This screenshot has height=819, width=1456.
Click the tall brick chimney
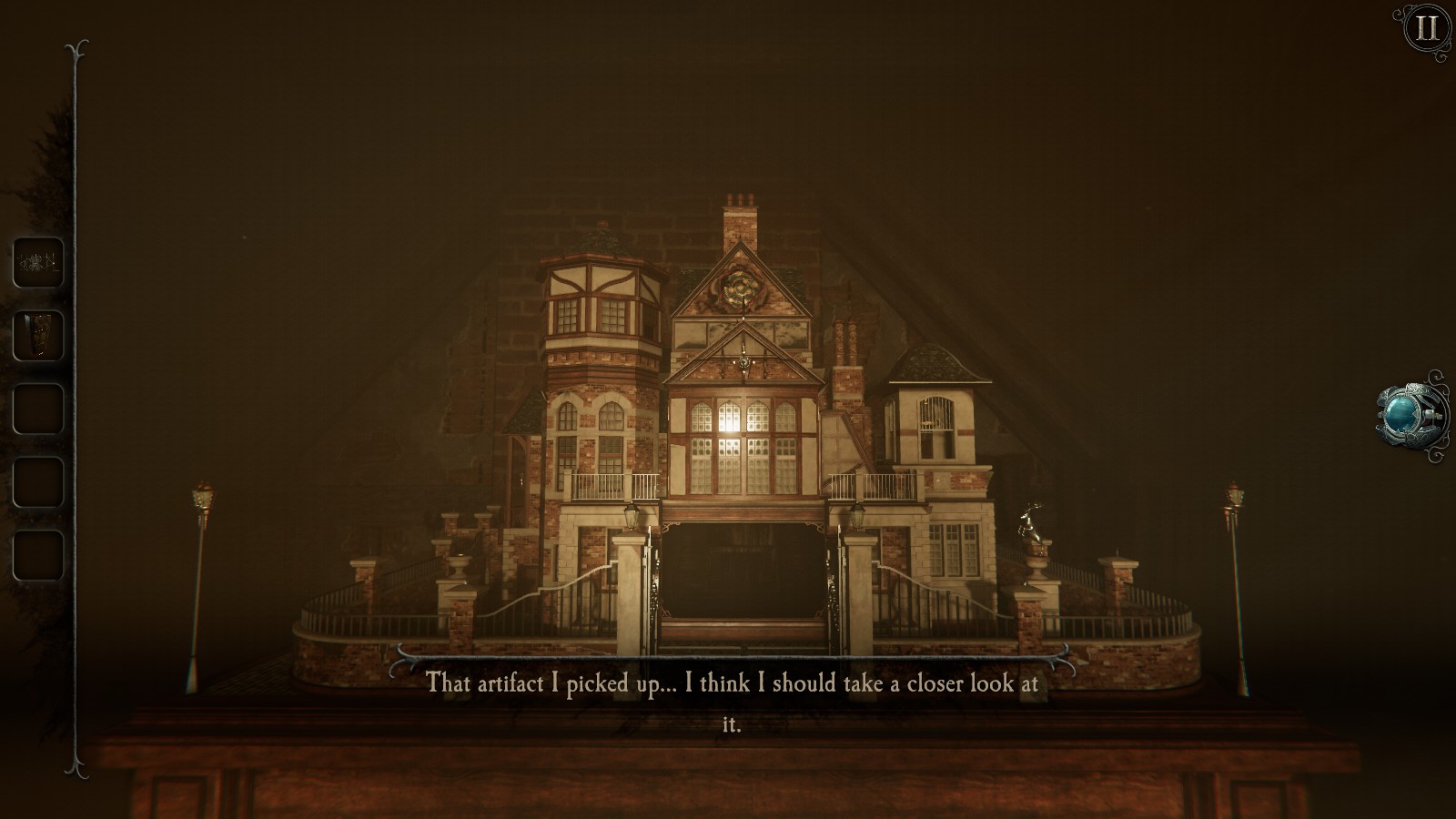tap(740, 221)
